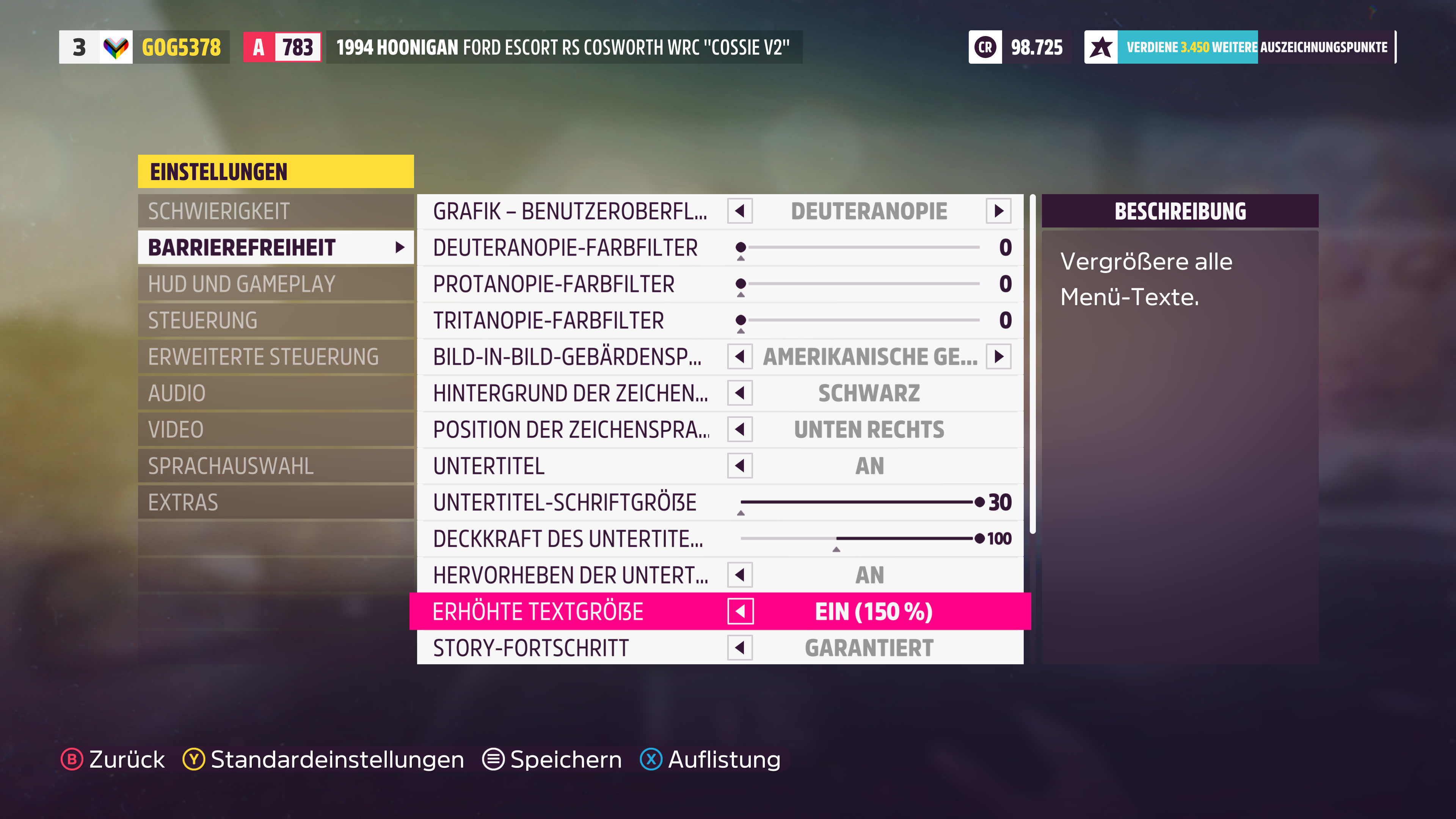
Task: Open Erweiterte Steuerung settings
Action: (x=275, y=357)
